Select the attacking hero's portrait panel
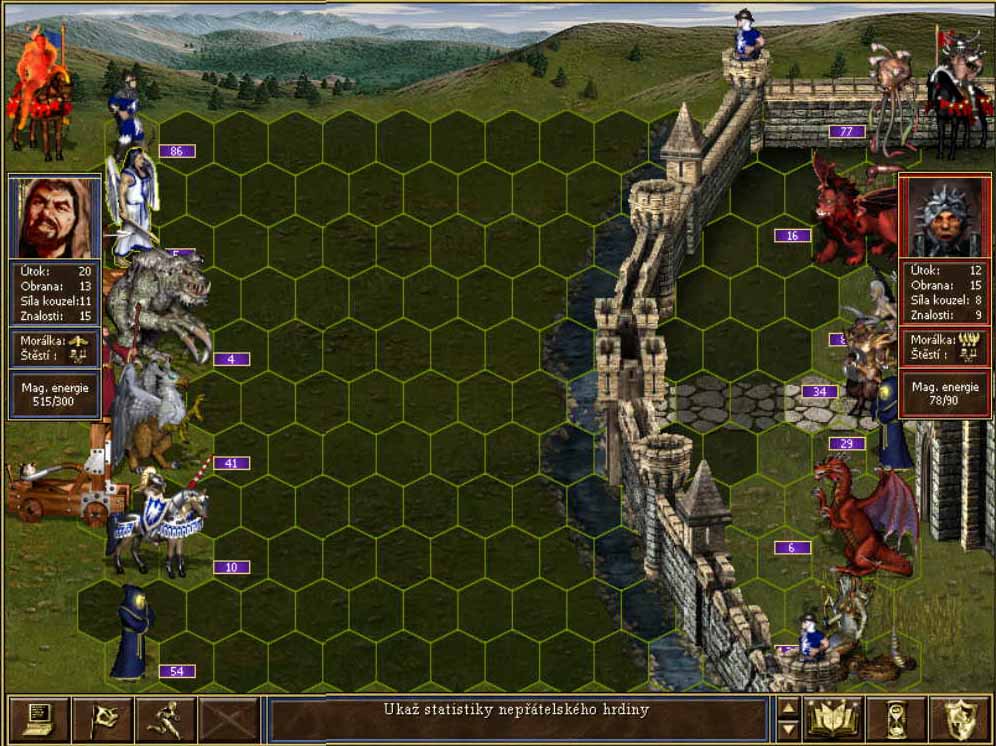This screenshot has height=746, width=996. 55,219
